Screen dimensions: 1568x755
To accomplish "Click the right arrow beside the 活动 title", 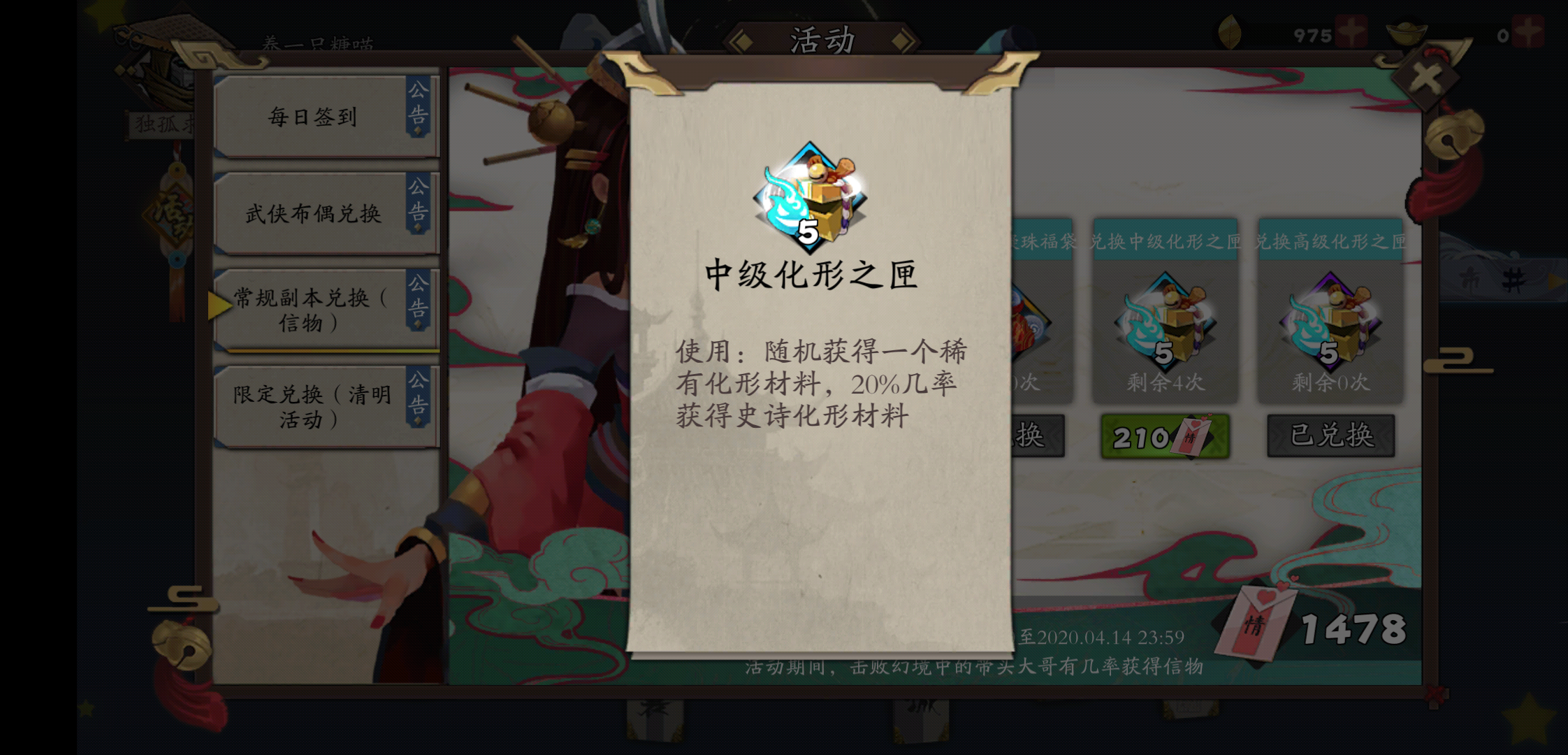I will pyautogui.click(x=901, y=42).
